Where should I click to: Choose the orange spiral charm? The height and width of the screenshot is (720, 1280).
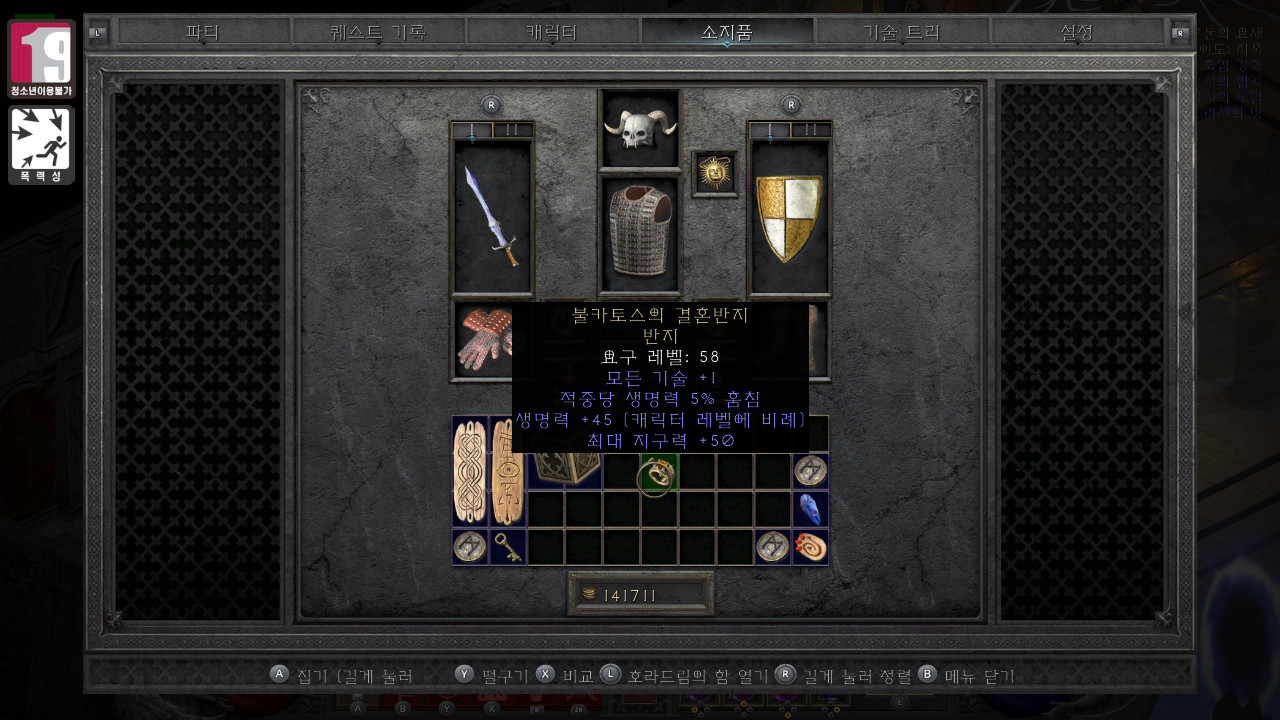pos(811,547)
